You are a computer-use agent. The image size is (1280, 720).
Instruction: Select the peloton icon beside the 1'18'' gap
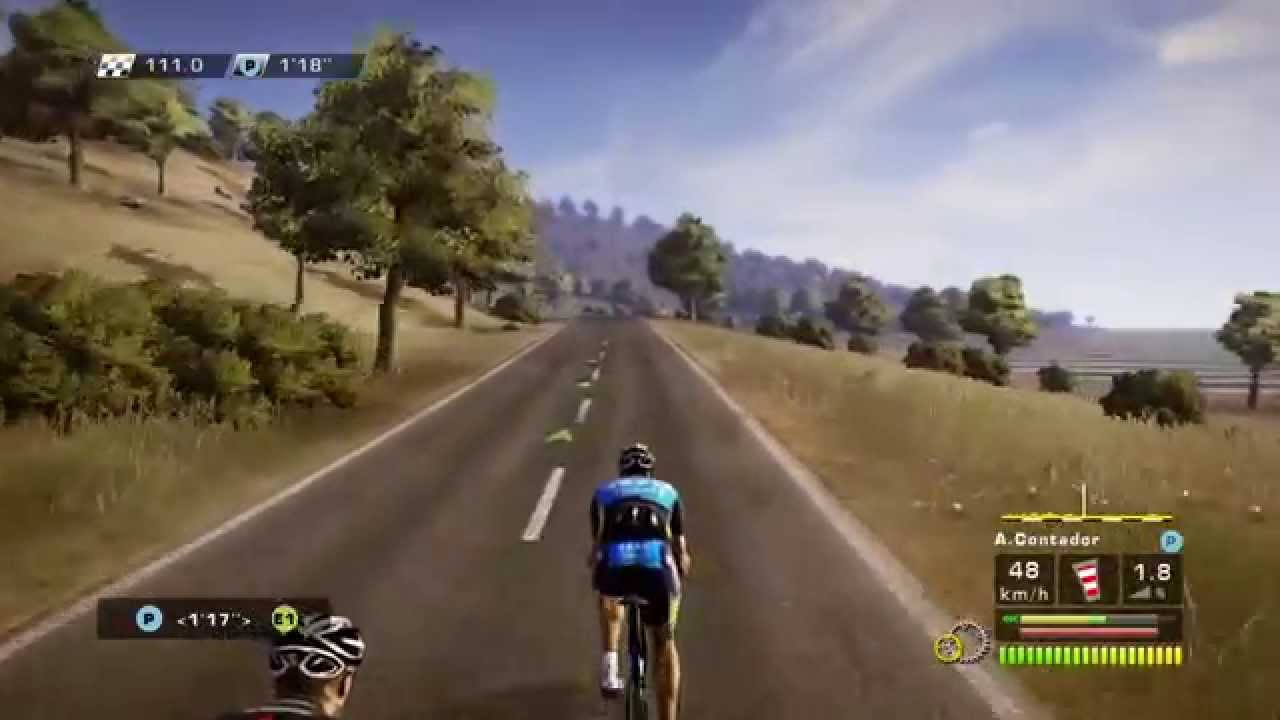(x=249, y=66)
